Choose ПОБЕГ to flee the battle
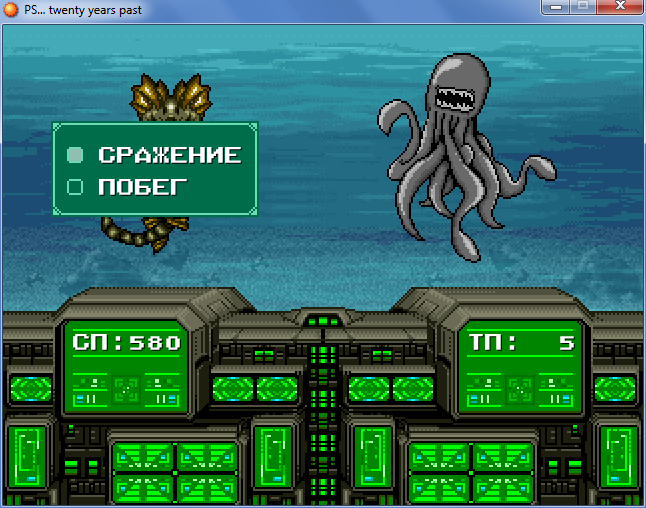 tap(141, 186)
